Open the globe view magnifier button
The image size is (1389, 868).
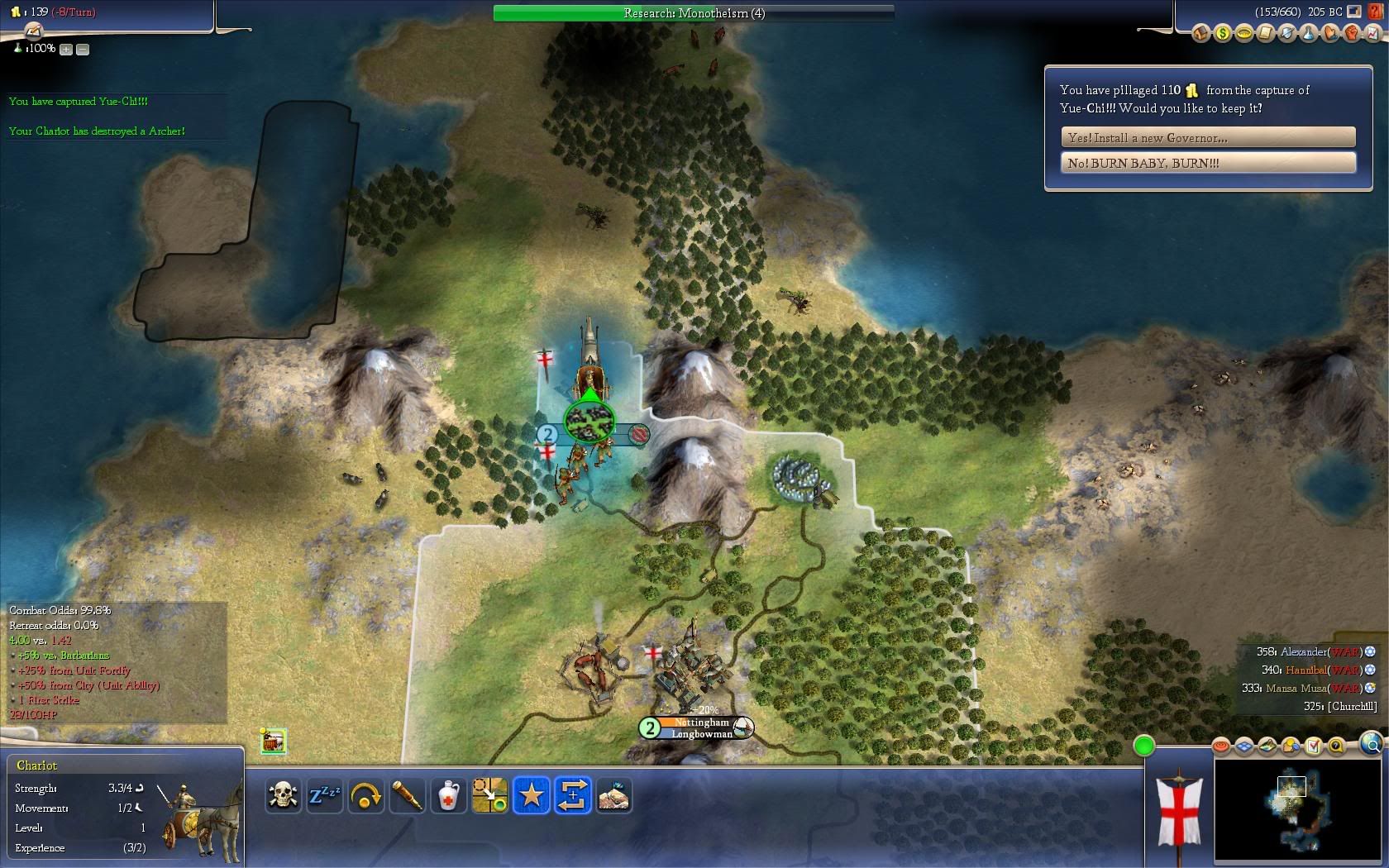[1371, 743]
